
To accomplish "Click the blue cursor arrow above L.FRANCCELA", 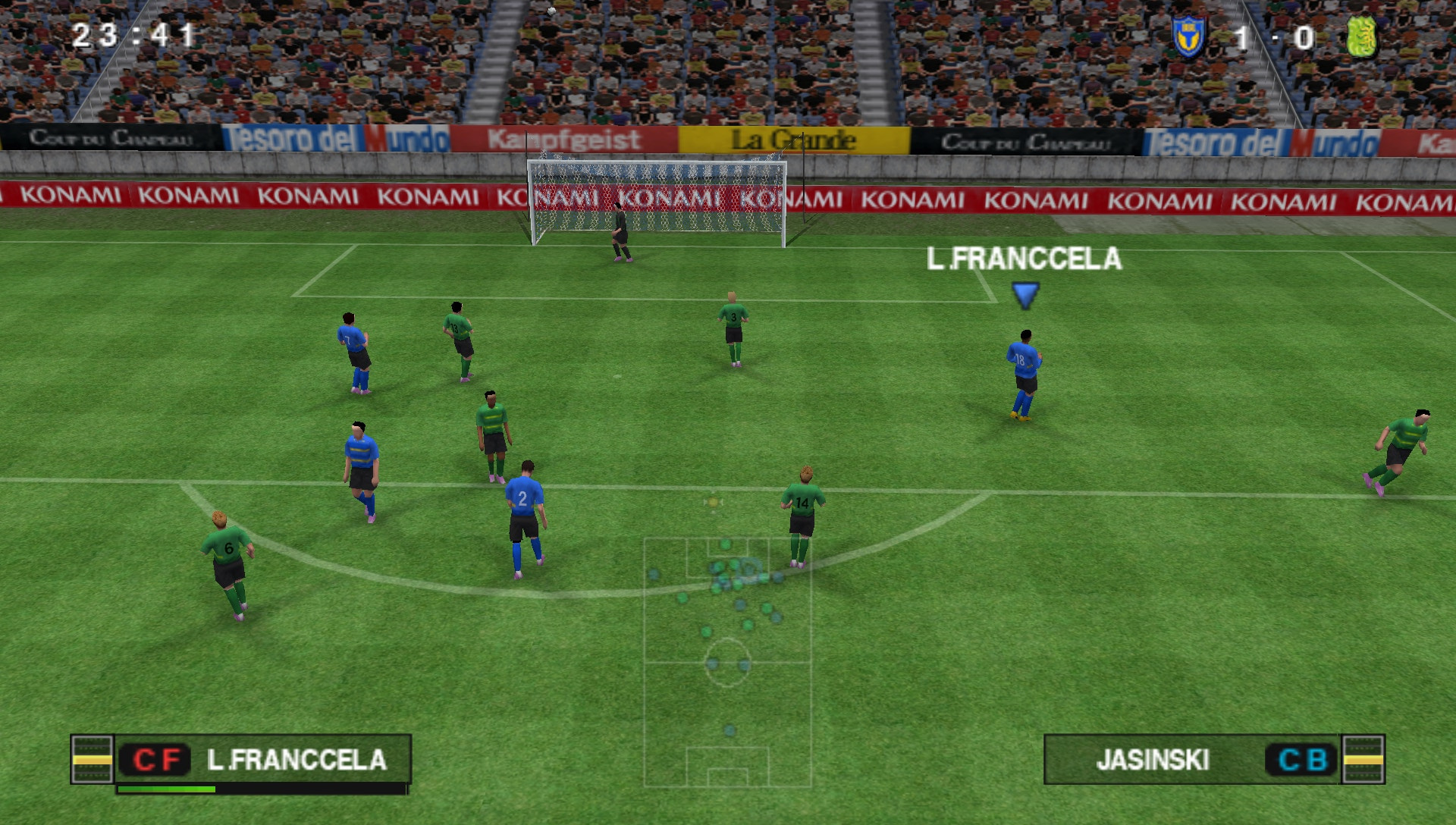I will click(x=1025, y=295).
